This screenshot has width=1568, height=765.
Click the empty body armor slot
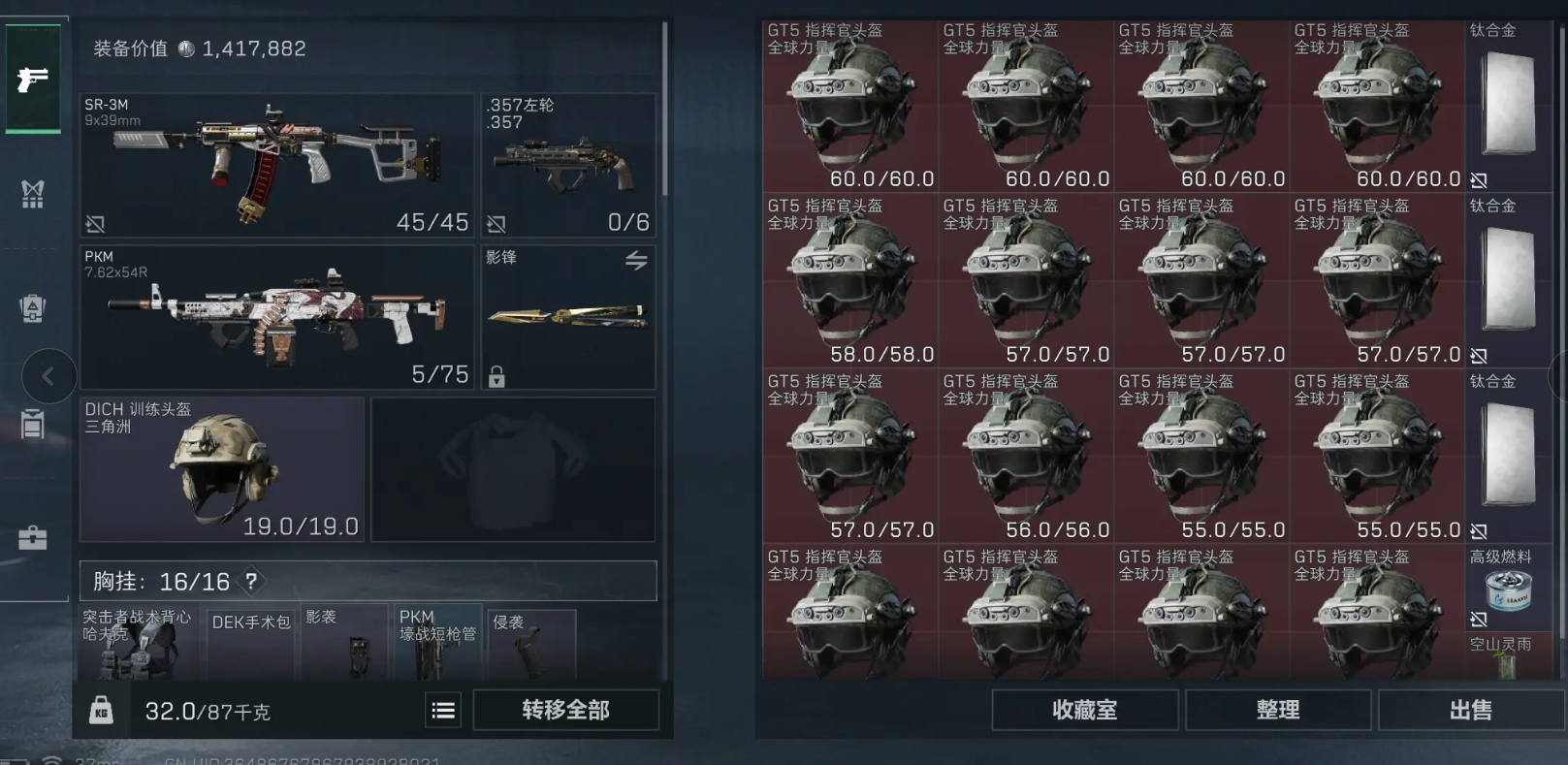(x=513, y=468)
